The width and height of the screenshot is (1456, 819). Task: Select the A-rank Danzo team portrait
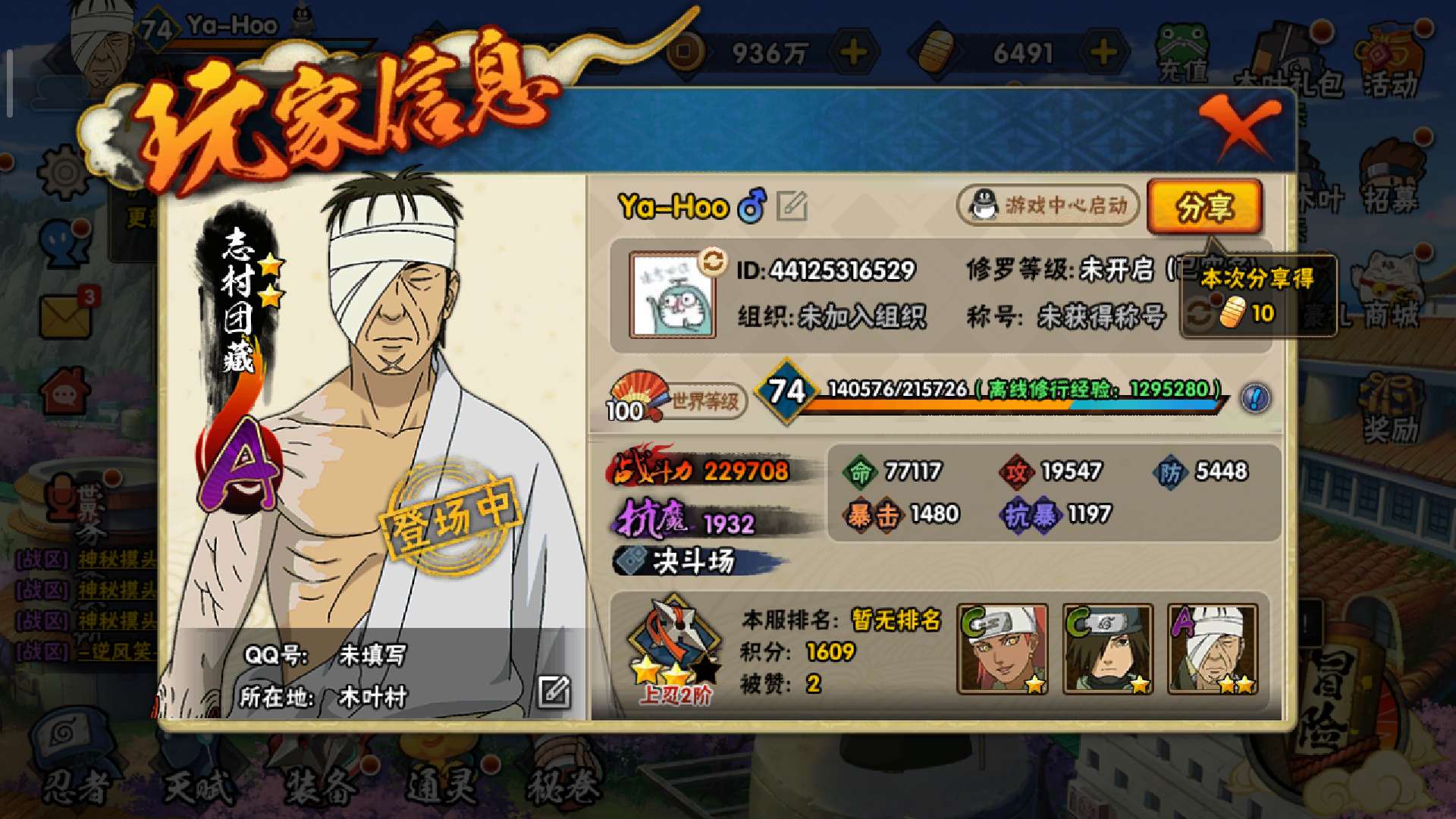(x=1213, y=649)
